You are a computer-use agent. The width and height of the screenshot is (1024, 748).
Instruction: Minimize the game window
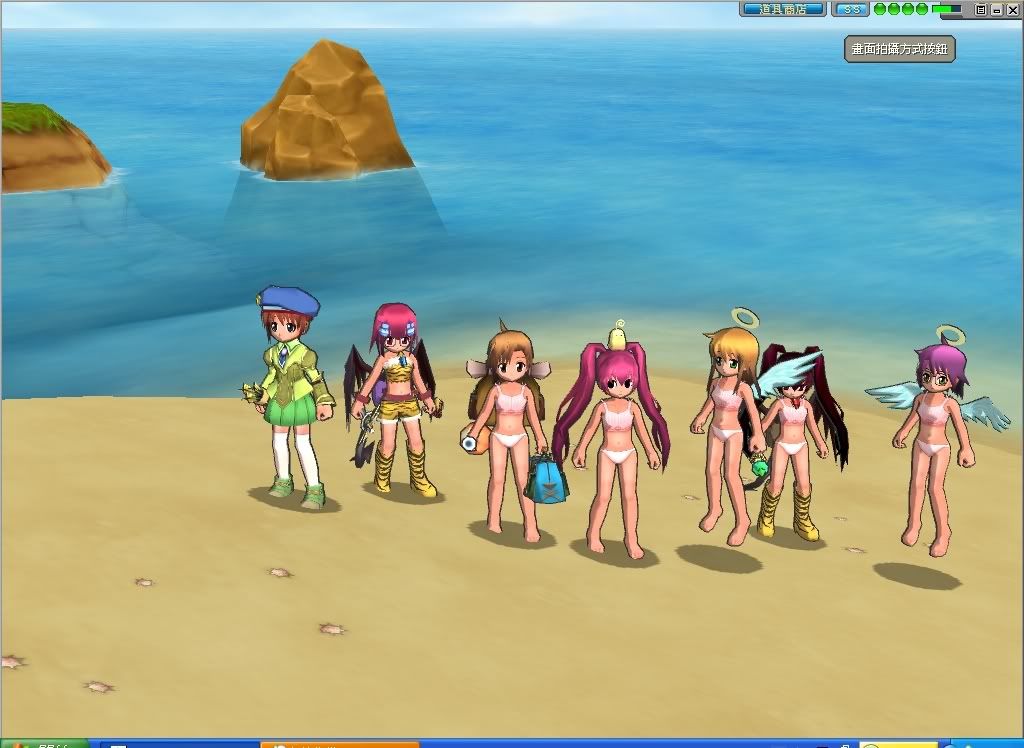pyautogui.click(x=997, y=9)
